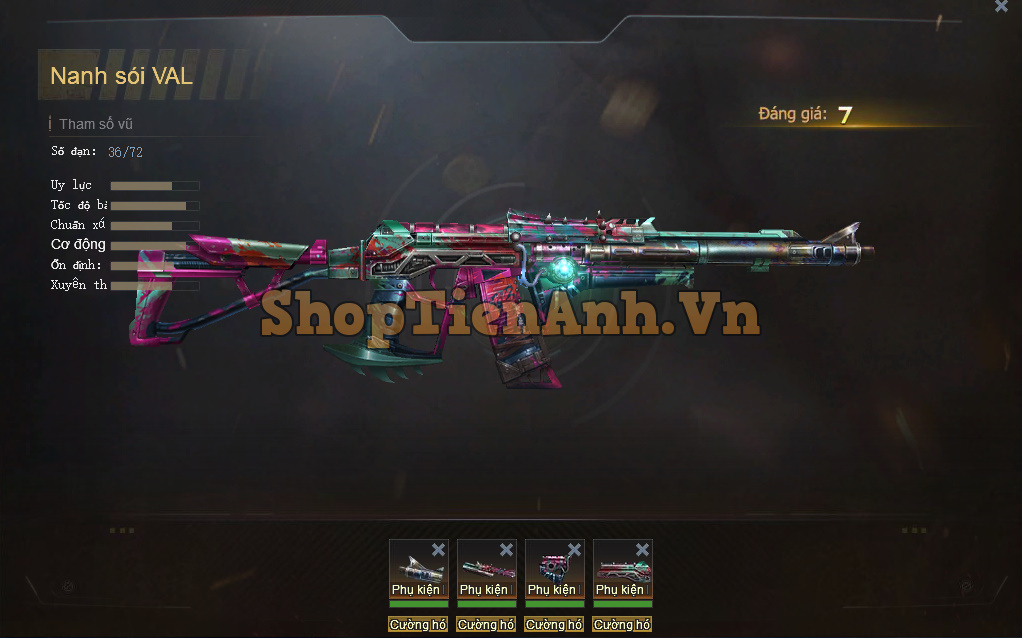The height and width of the screenshot is (638, 1022).
Task: Upgrade the receiver cover accessory
Action: 622,625
